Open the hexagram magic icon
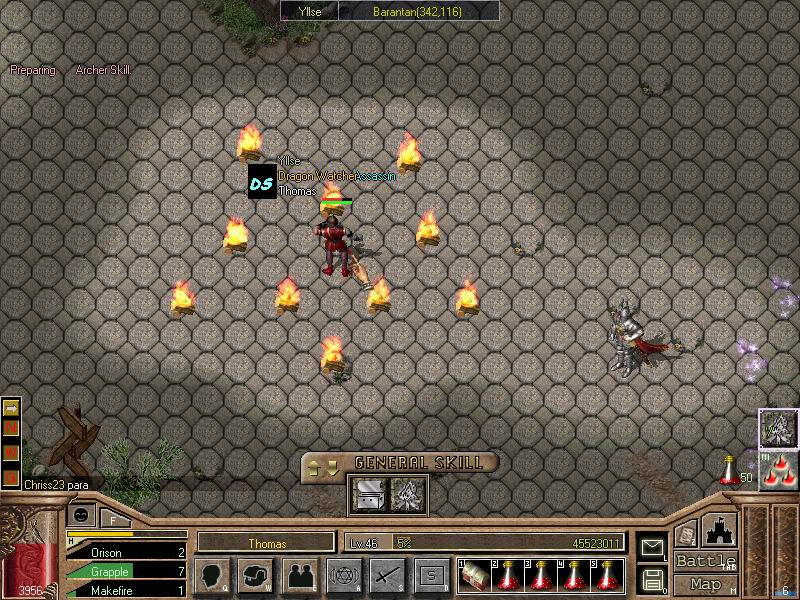This screenshot has height=600, width=800. (x=345, y=576)
